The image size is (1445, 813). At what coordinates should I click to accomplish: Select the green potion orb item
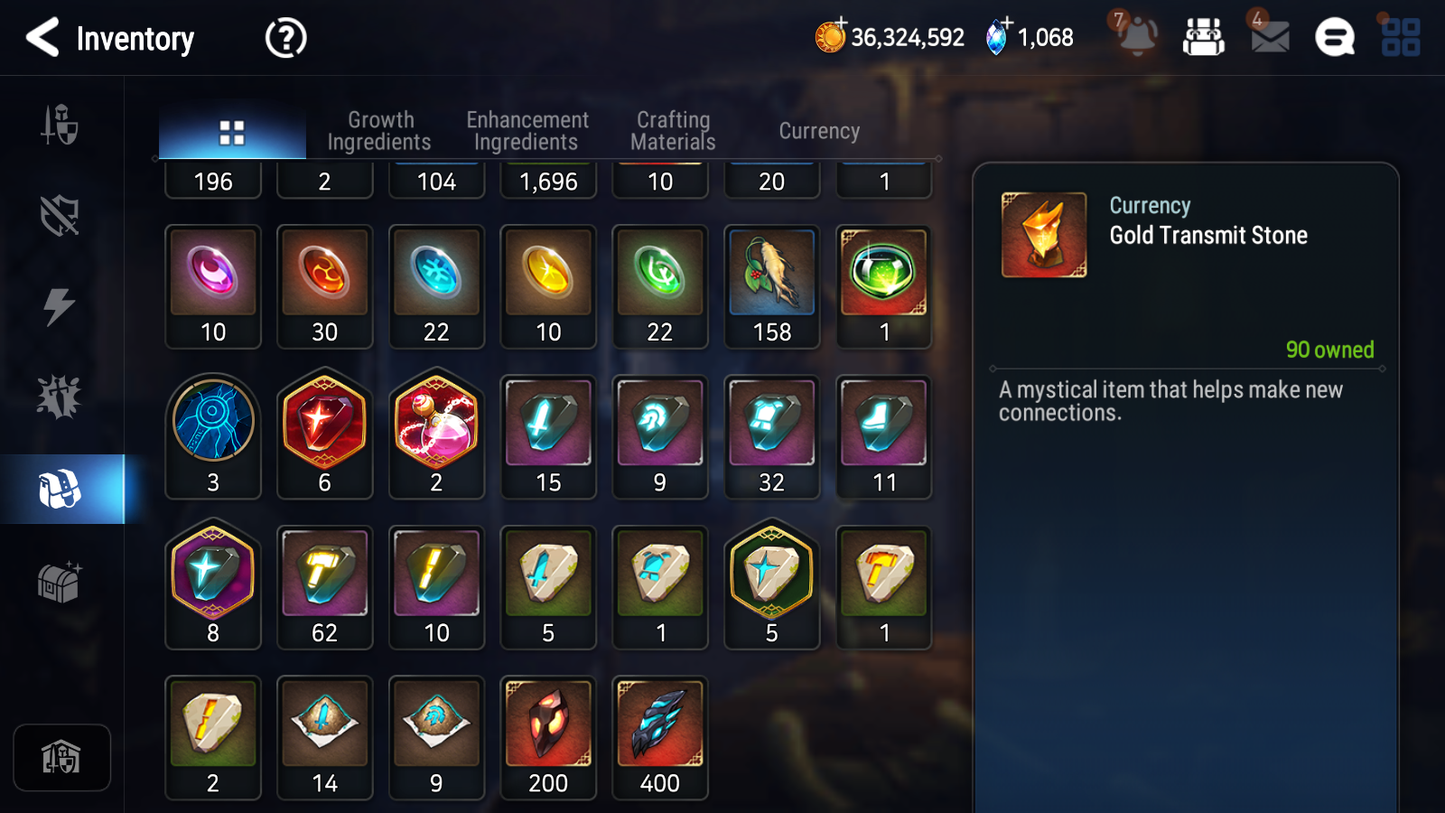click(884, 286)
